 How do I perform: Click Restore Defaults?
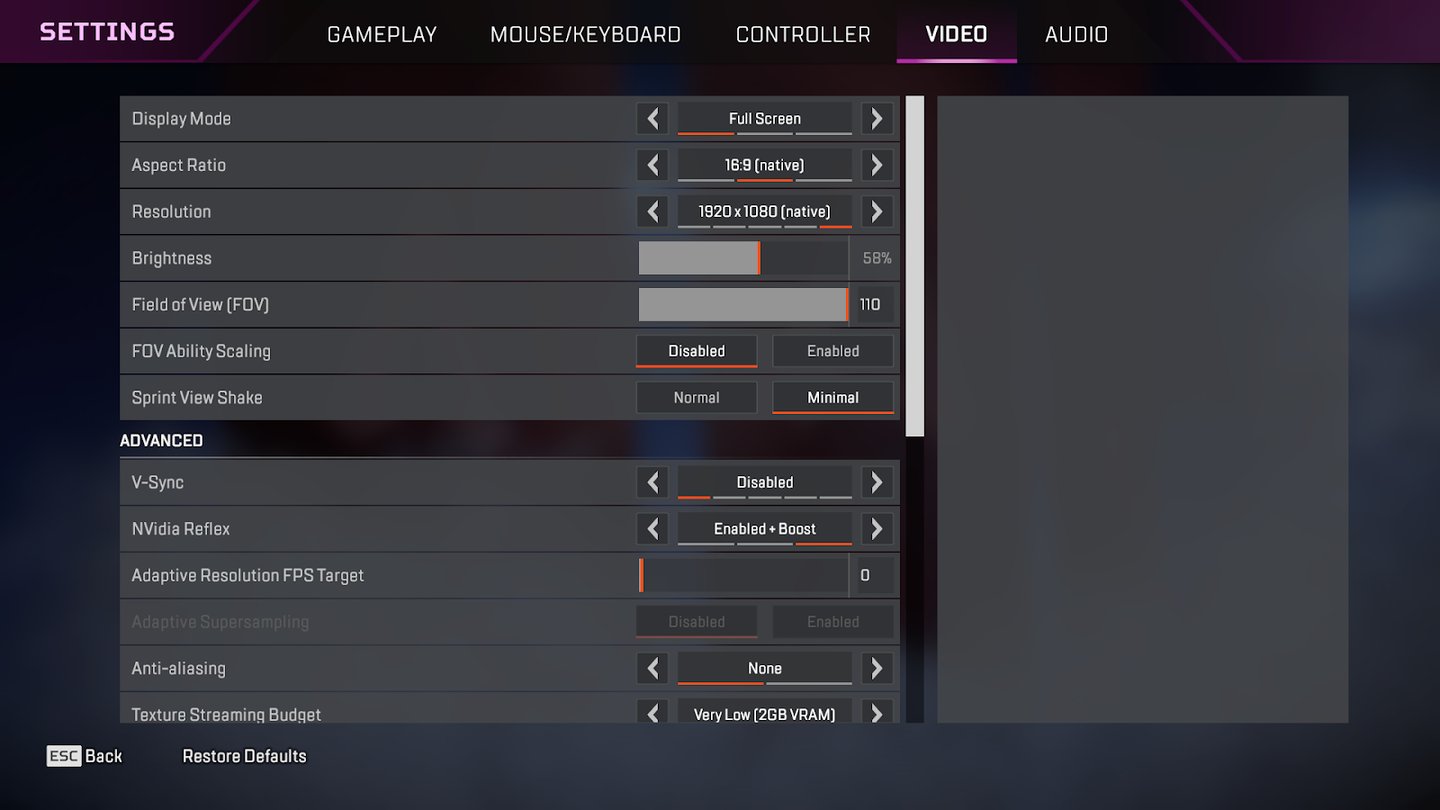[244, 756]
